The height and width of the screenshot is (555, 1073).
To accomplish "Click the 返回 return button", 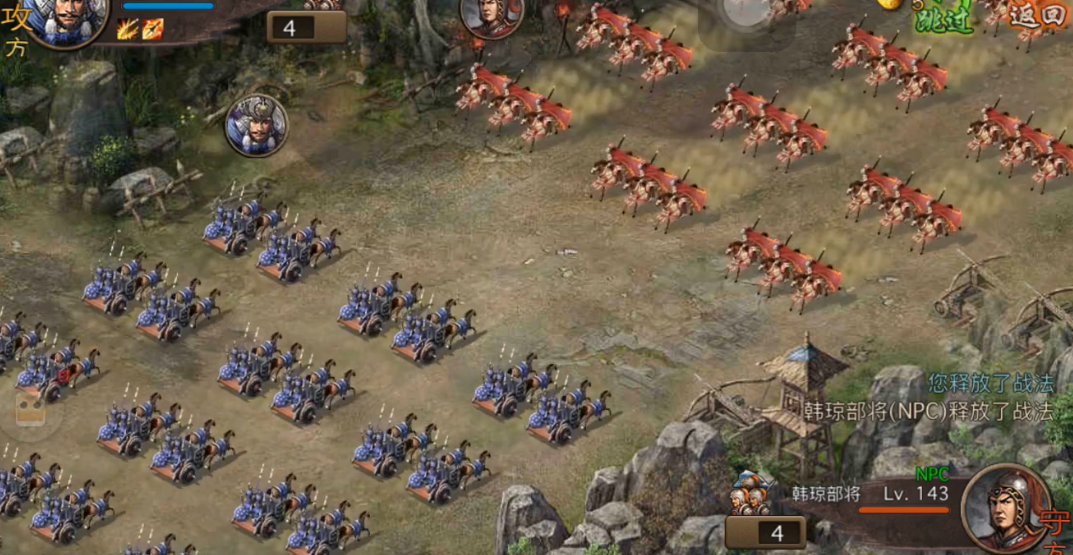I will (x=1037, y=16).
